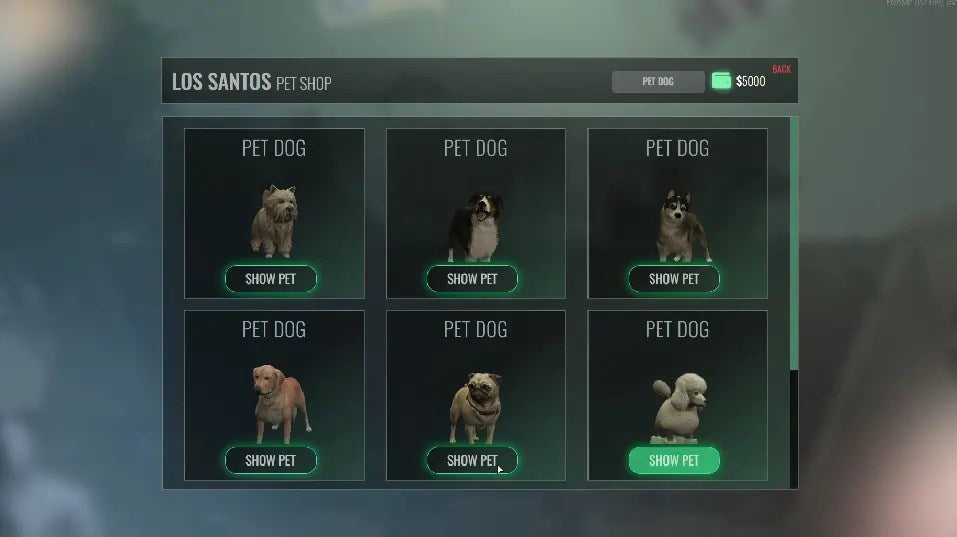The height and width of the screenshot is (537, 957).
Task: Go back from the pet shop
Action: (x=781, y=69)
